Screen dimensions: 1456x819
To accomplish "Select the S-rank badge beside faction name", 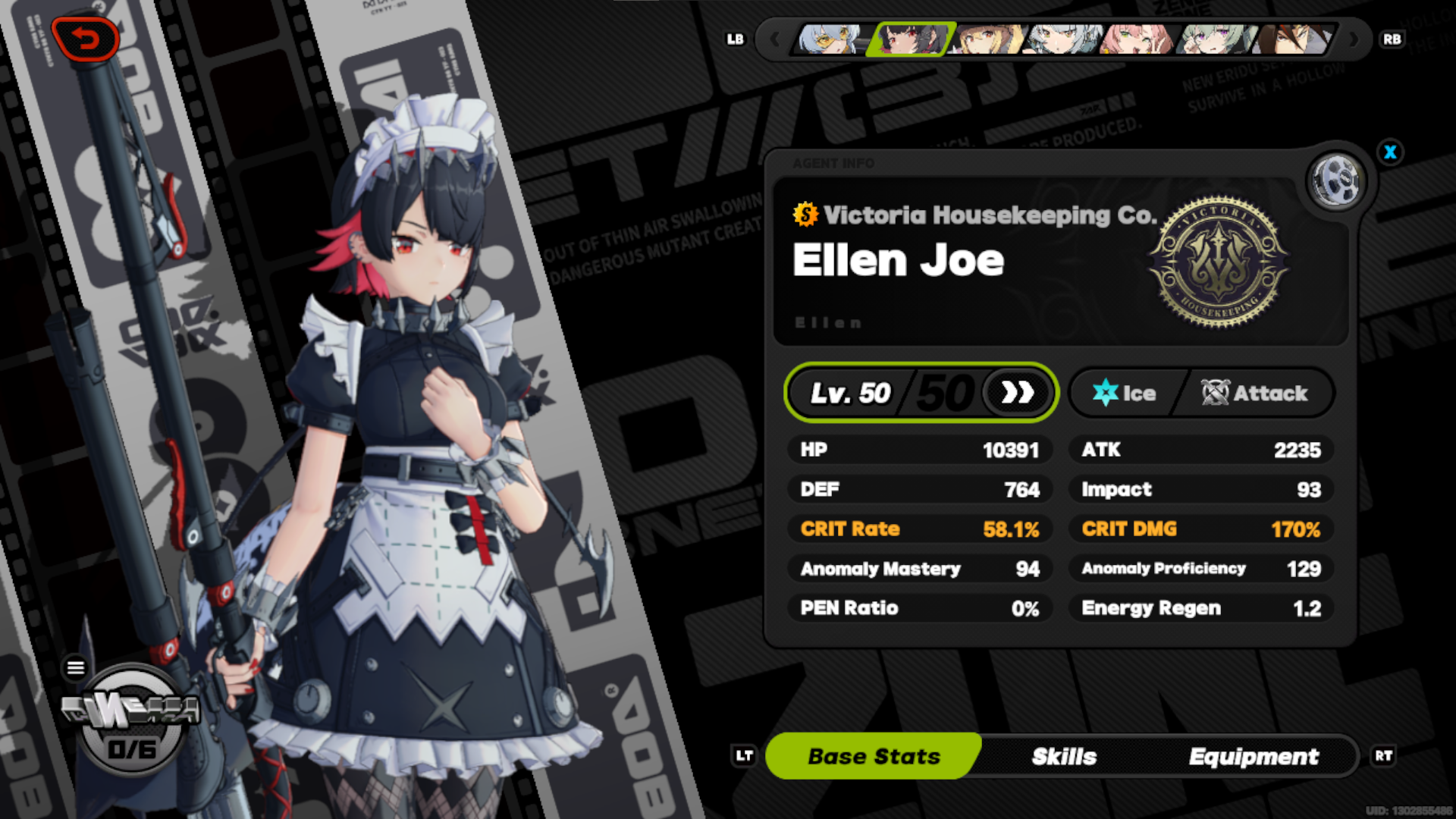I will pyautogui.click(x=805, y=215).
